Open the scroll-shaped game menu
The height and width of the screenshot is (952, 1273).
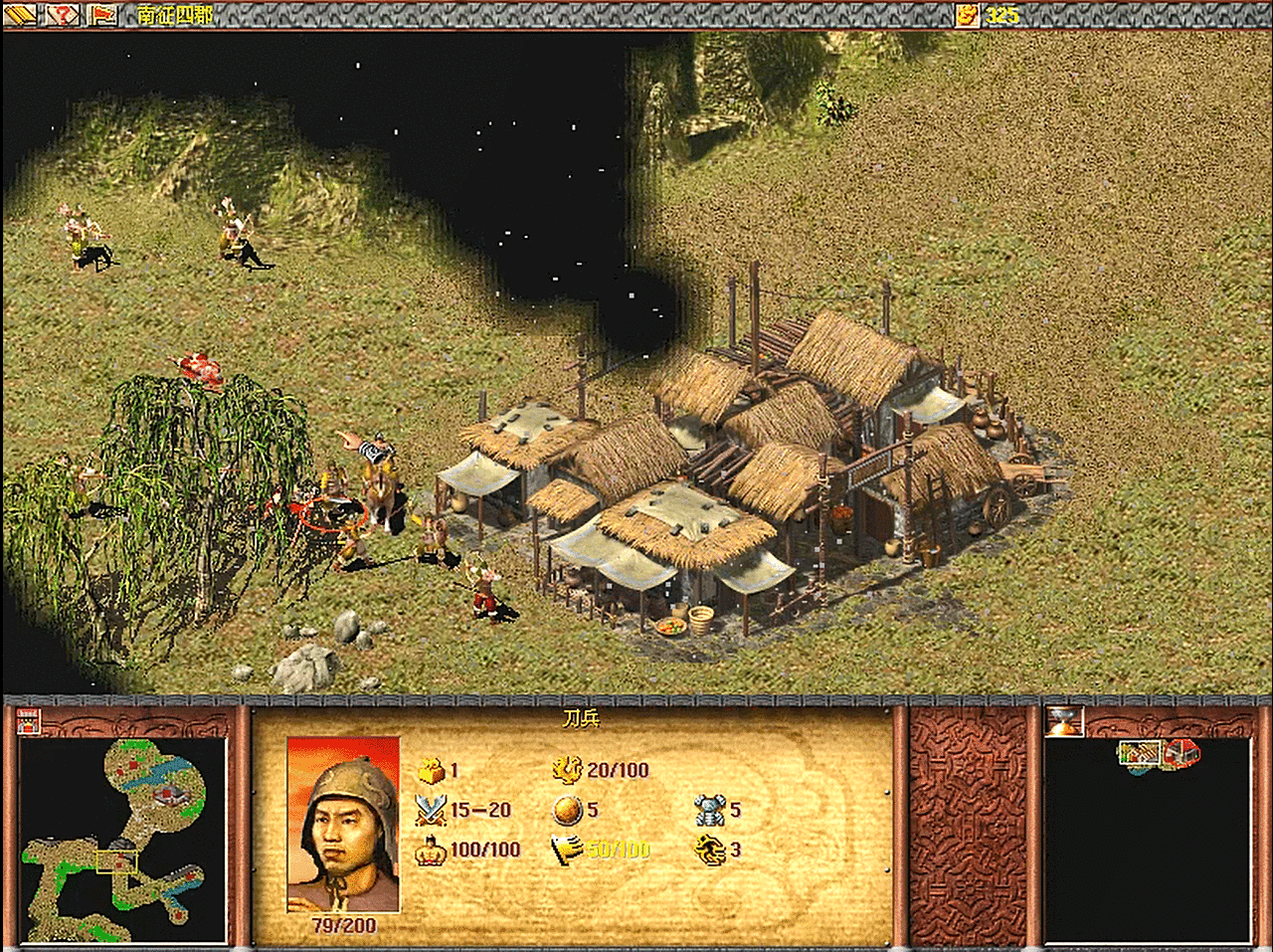[23, 14]
